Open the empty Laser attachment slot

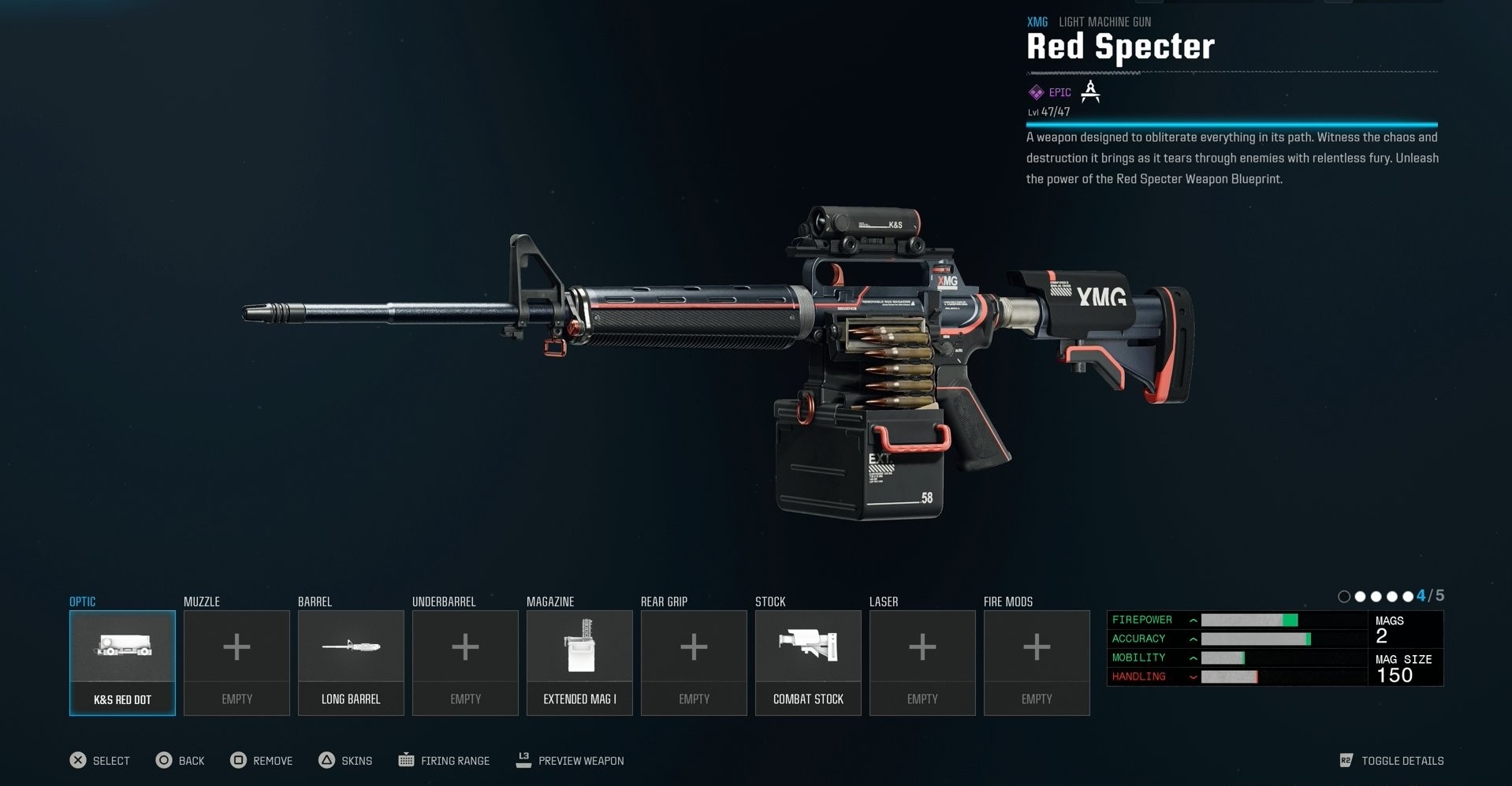922,662
